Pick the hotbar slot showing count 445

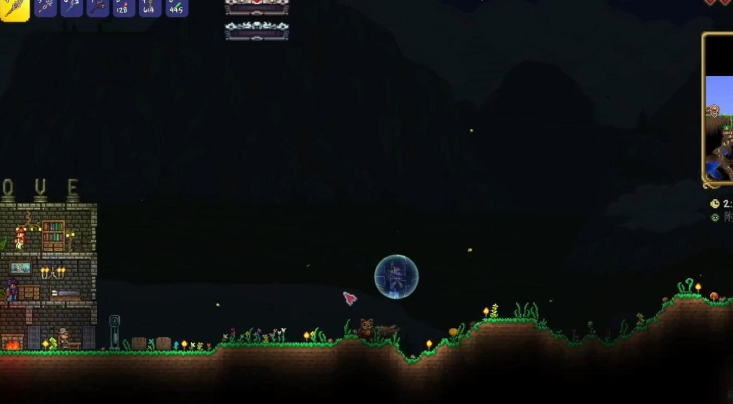pyautogui.click(x=176, y=7)
